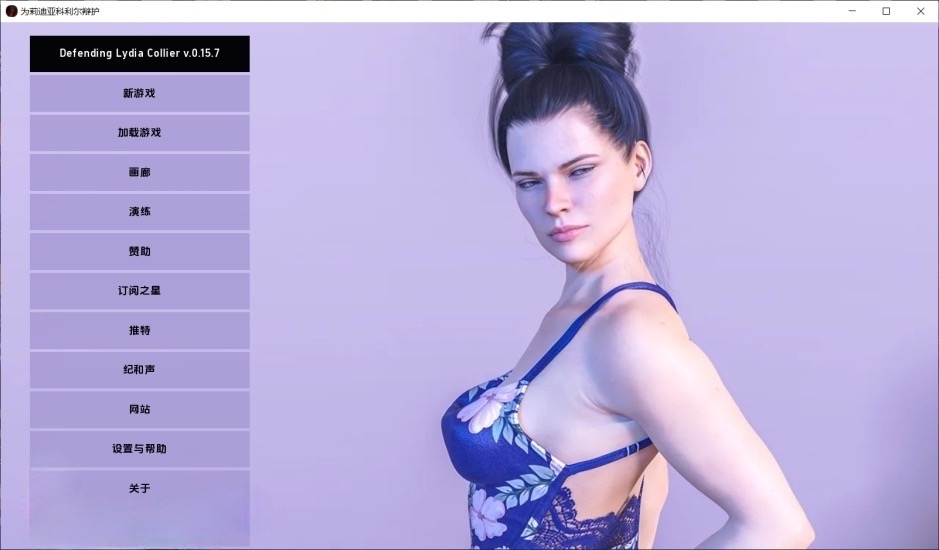Visit the Twitter page (推特)
Viewport: 939px width, 550px height.
(x=139, y=330)
